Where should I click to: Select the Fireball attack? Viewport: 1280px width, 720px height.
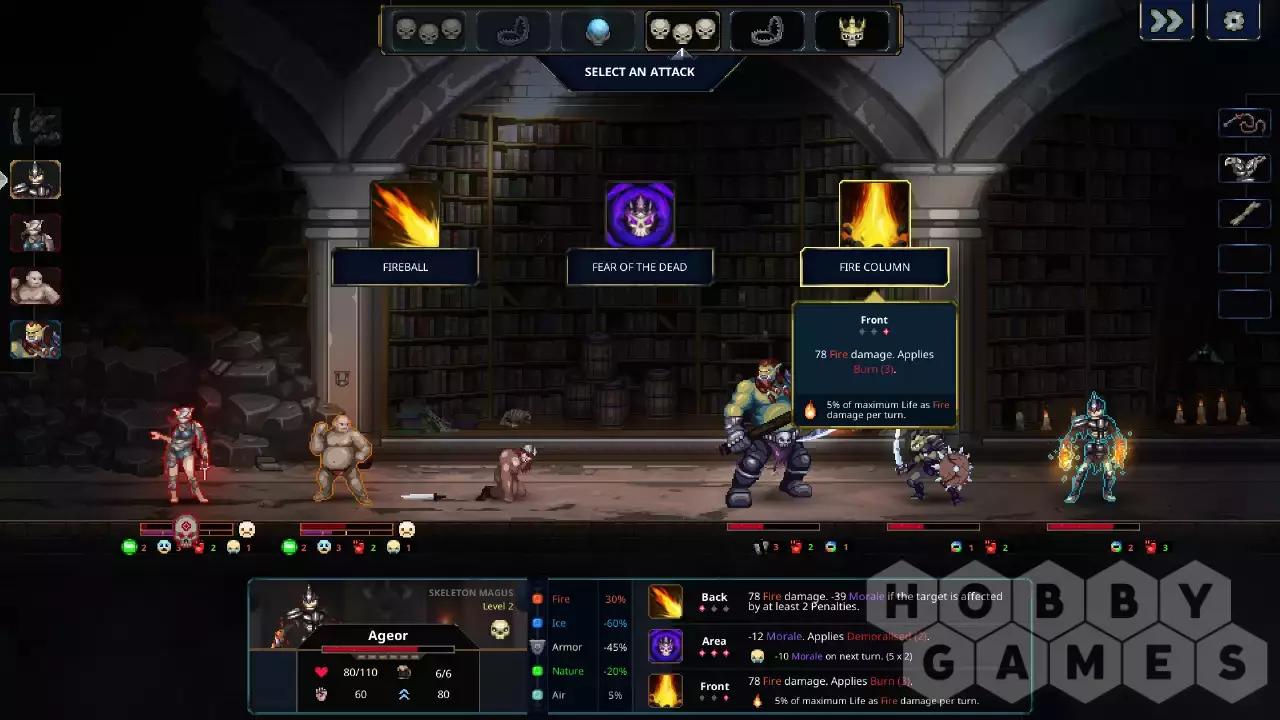tap(405, 215)
